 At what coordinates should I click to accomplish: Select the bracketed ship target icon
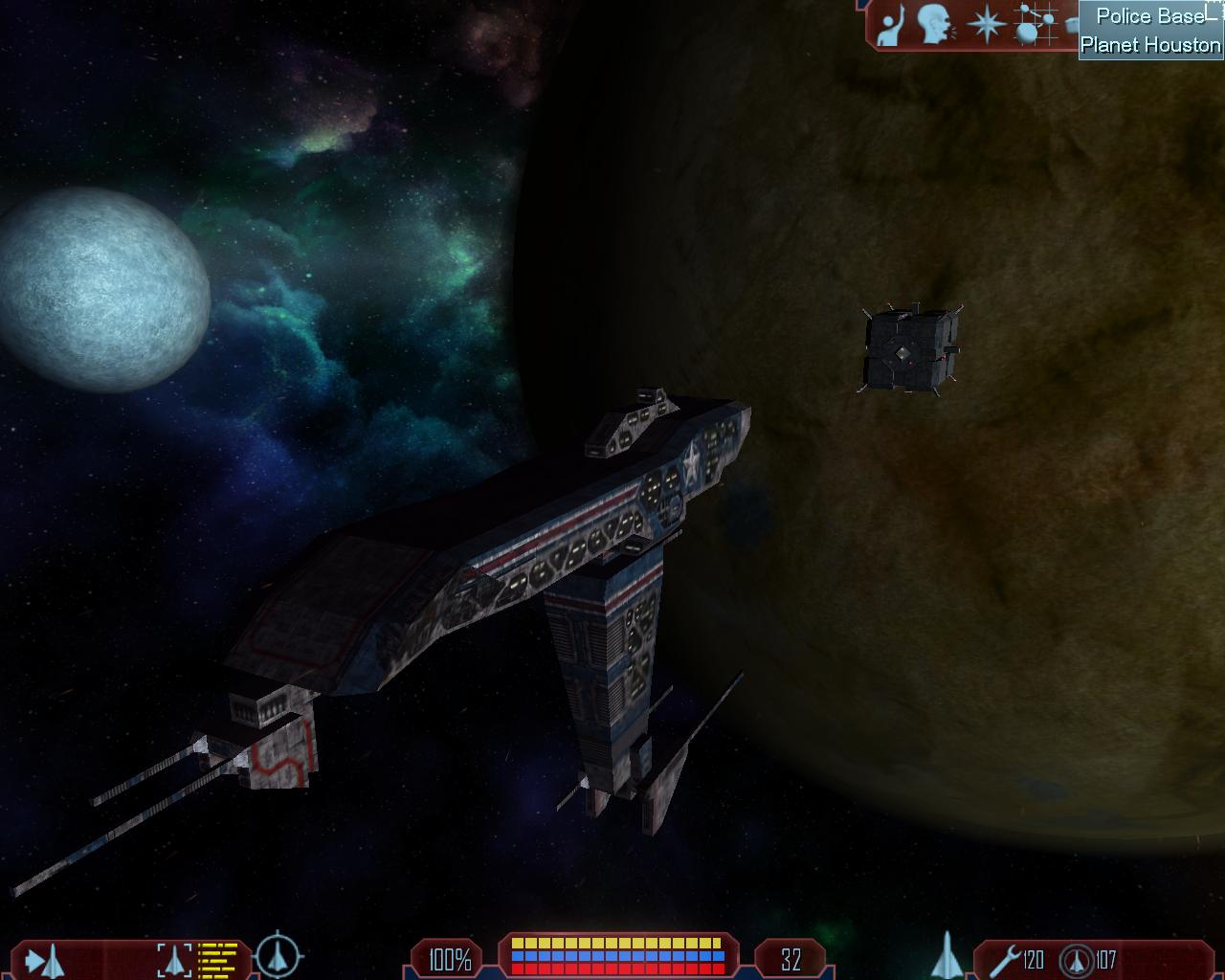coord(174,959)
